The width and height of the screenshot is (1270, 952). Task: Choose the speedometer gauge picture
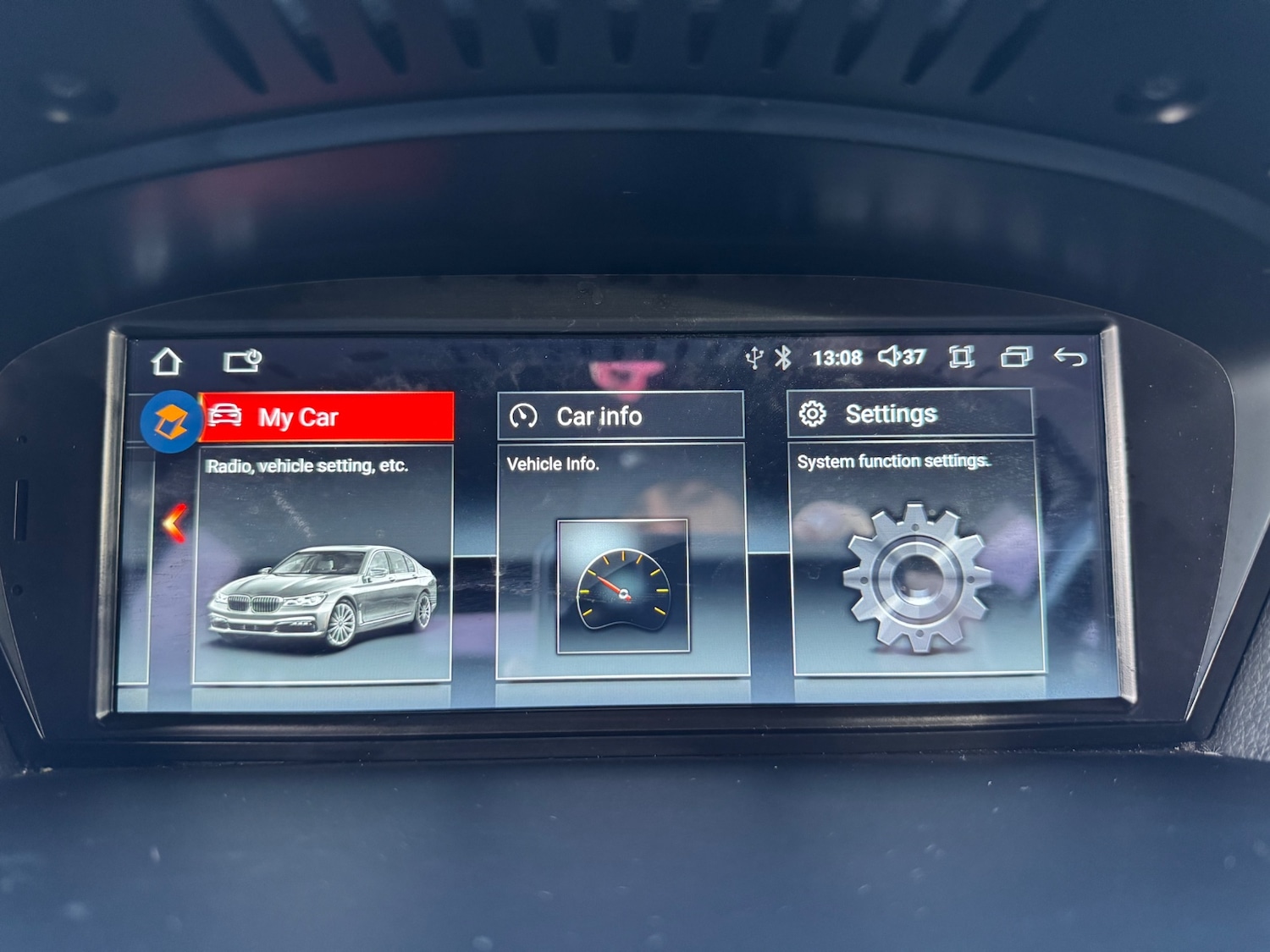point(622,586)
